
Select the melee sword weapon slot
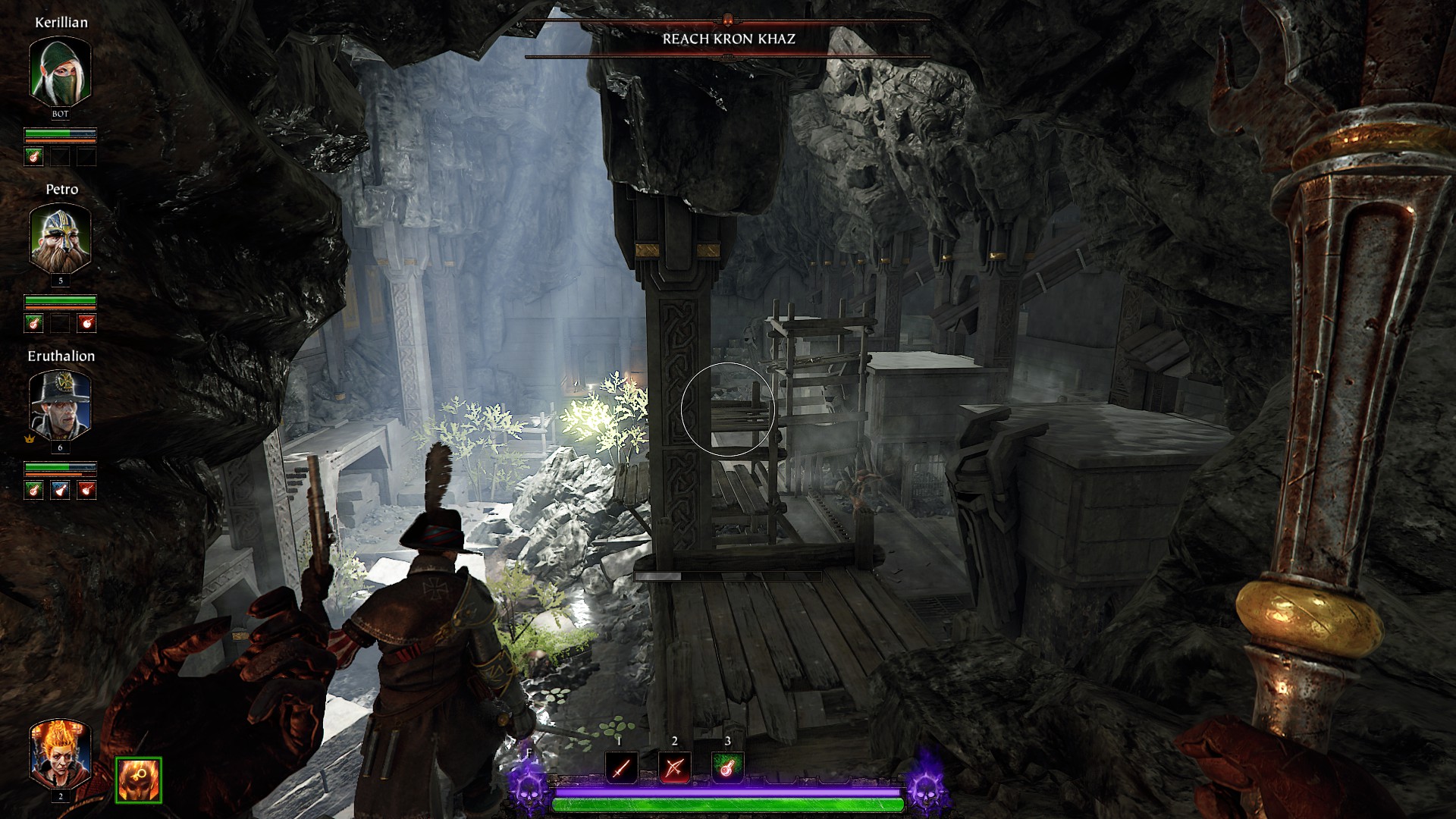click(621, 769)
